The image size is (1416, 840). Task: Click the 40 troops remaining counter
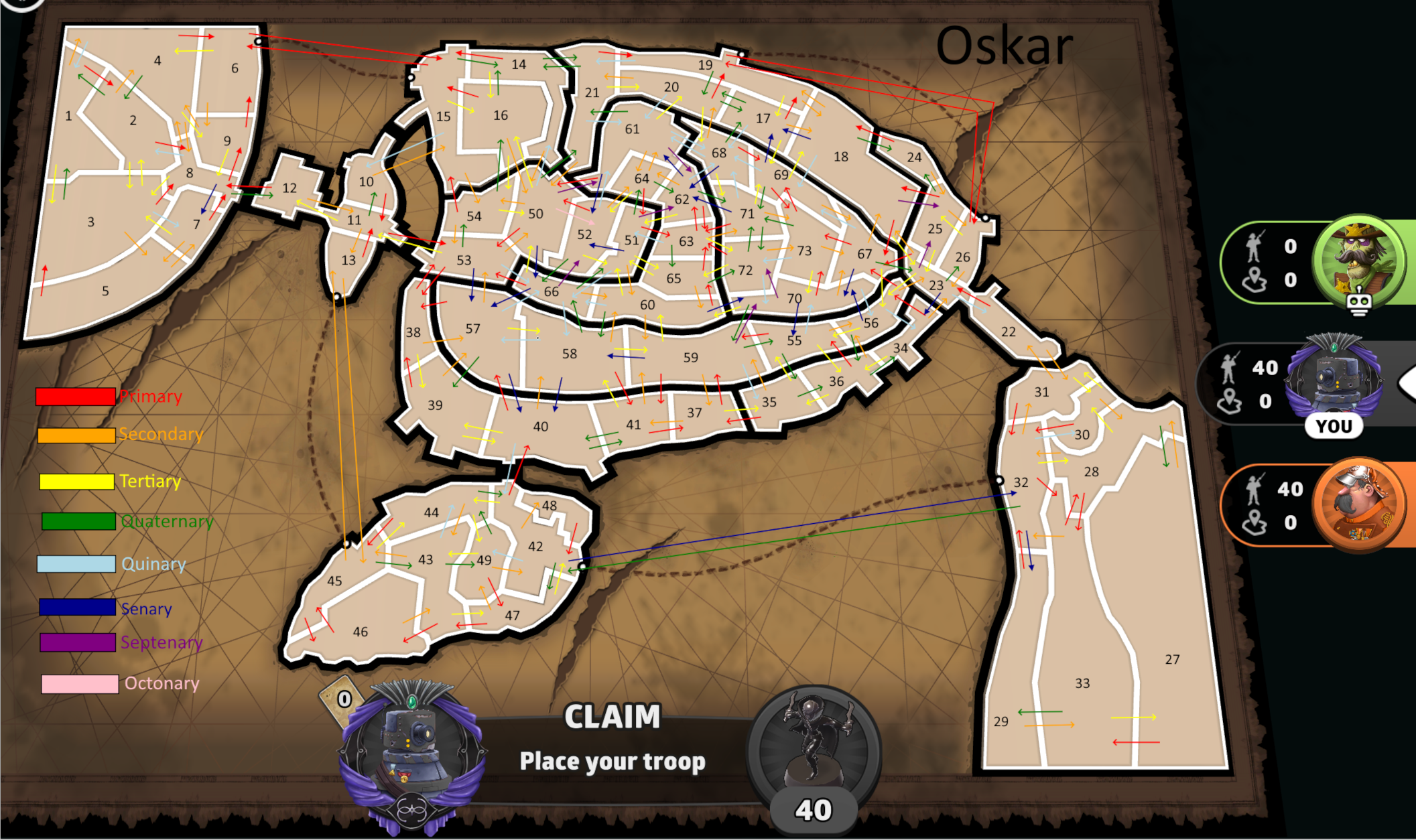coord(813,809)
